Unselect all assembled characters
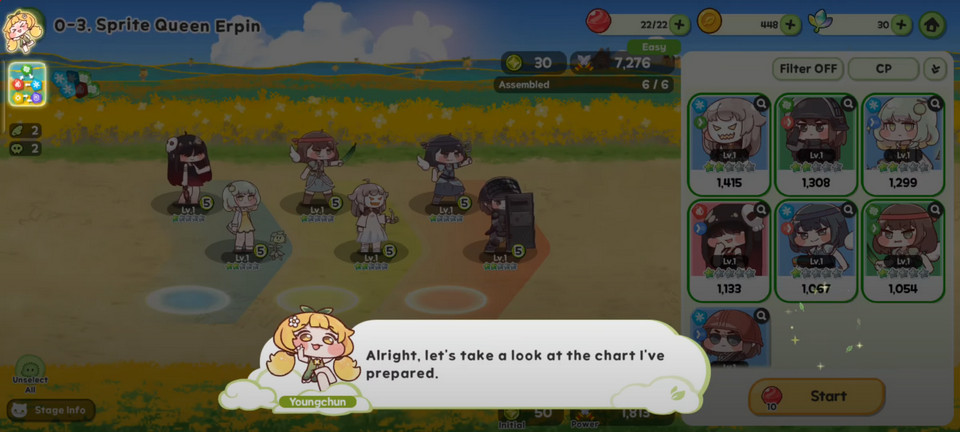This screenshot has width=960, height=432. 30,374
